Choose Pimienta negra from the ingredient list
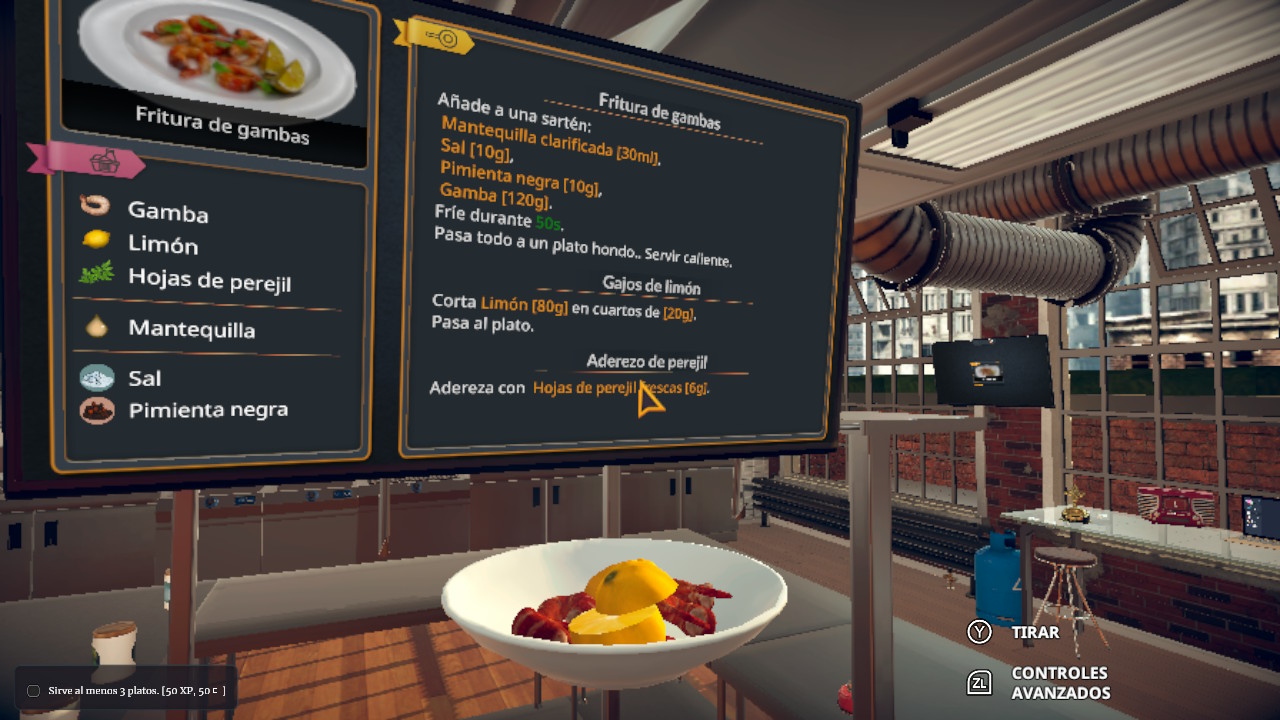Image resolution: width=1280 pixels, height=720 pixels. point(207,409)
